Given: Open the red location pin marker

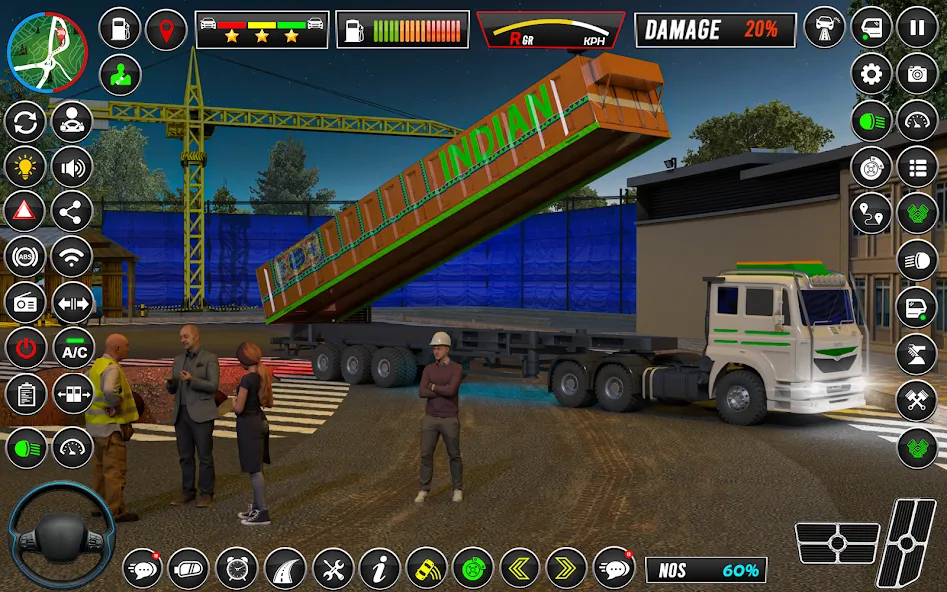Looking at the screenshot, I should pos(166,29).
